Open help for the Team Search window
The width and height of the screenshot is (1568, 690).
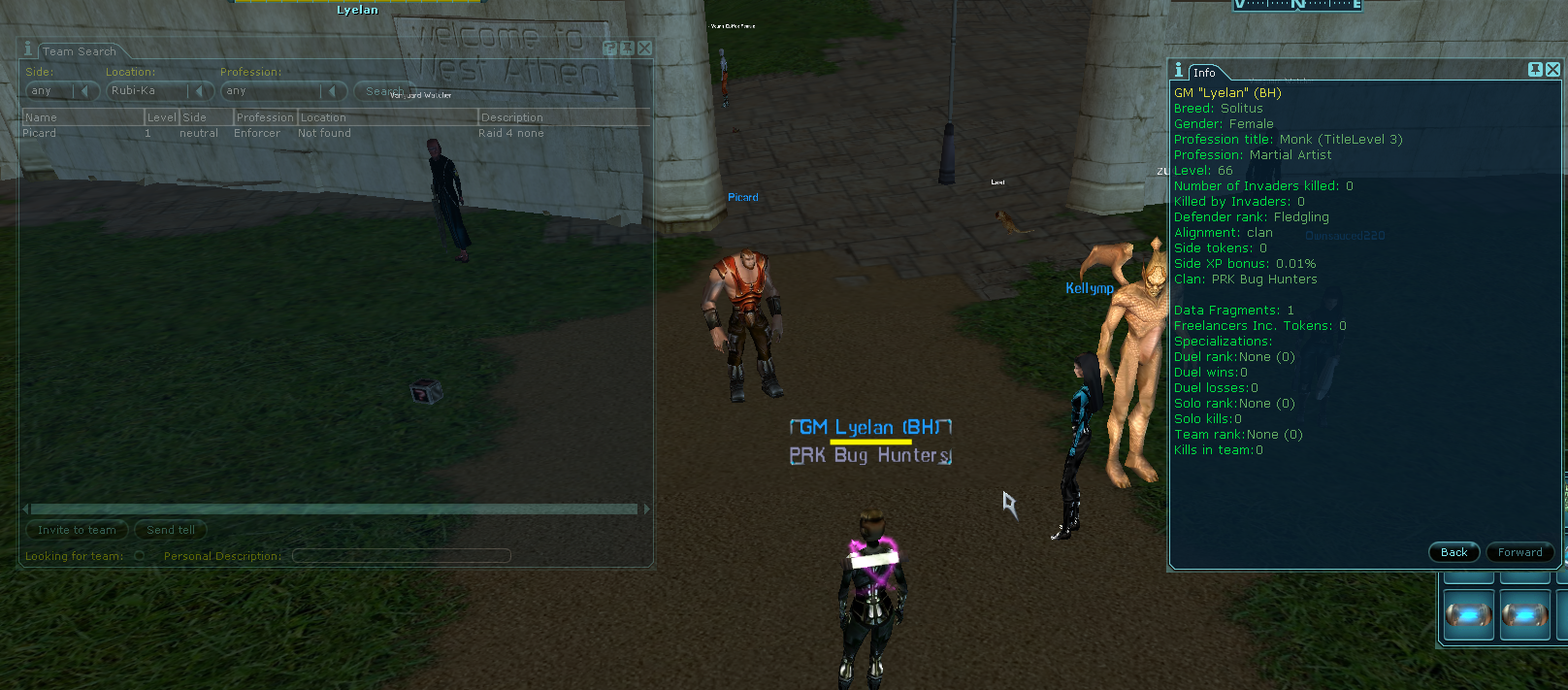click(609, 48)
